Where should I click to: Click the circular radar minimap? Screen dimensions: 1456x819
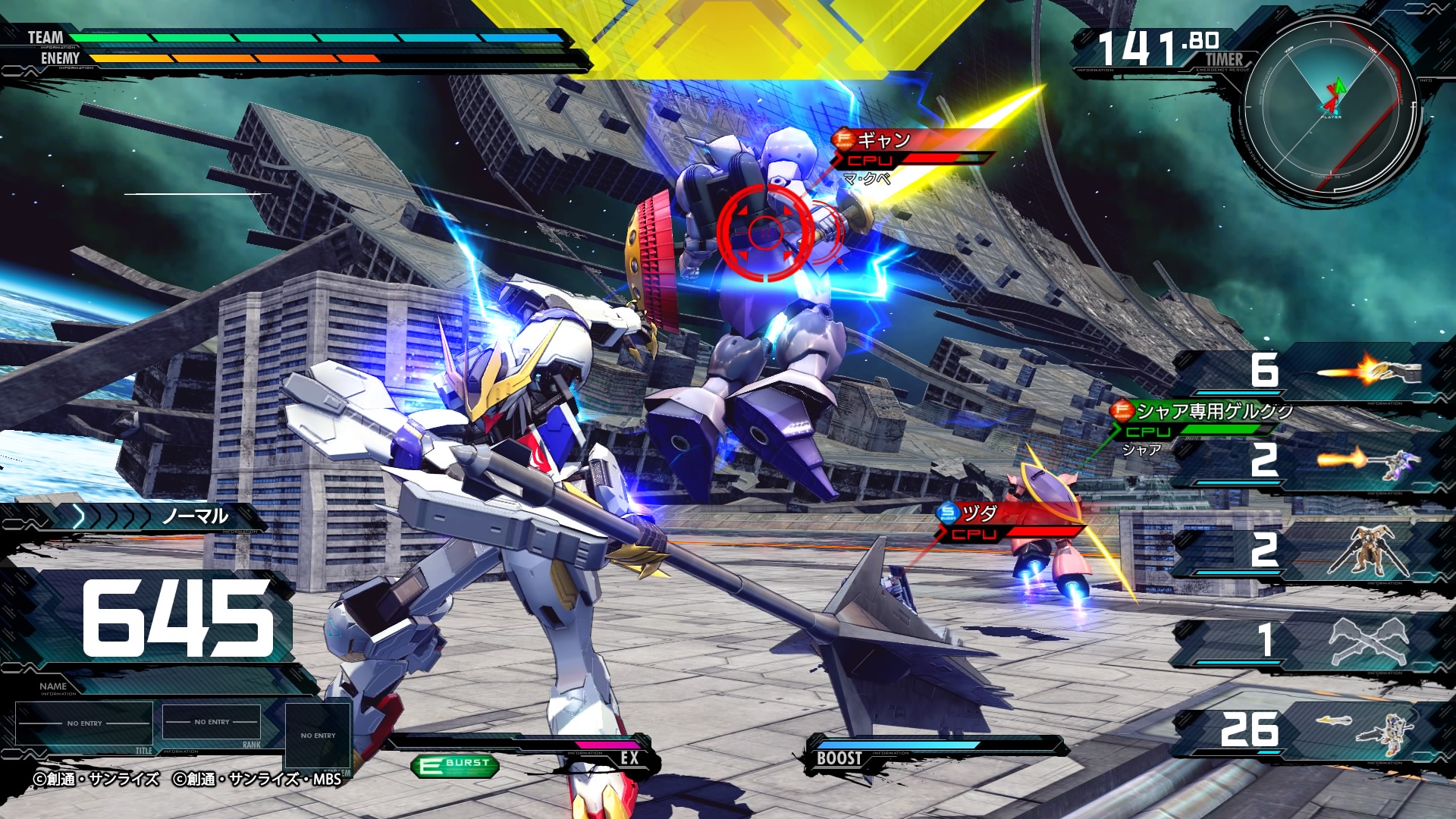(x=1331, y=106)
